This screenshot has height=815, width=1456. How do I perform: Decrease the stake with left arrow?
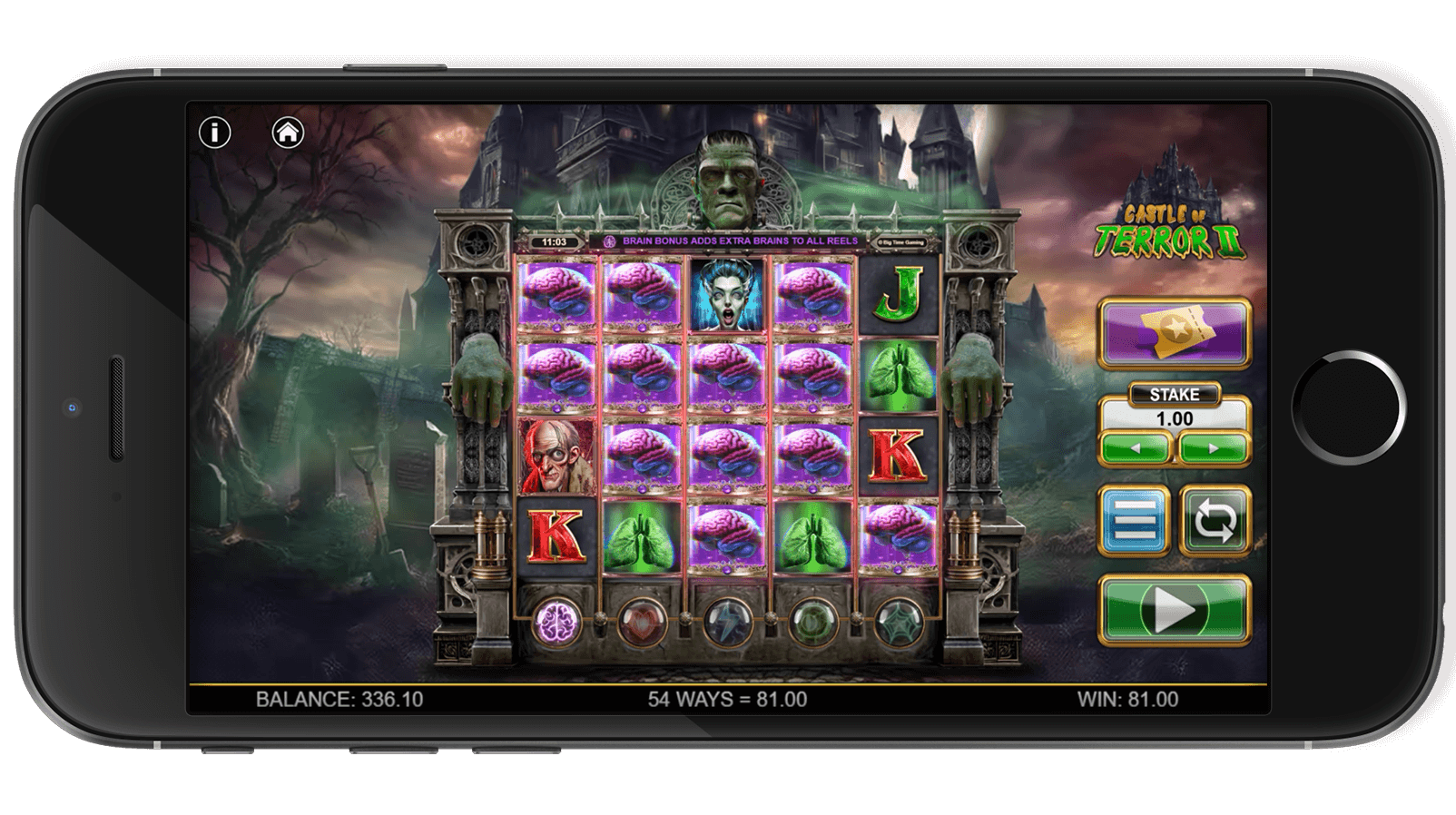(1136, 447)
